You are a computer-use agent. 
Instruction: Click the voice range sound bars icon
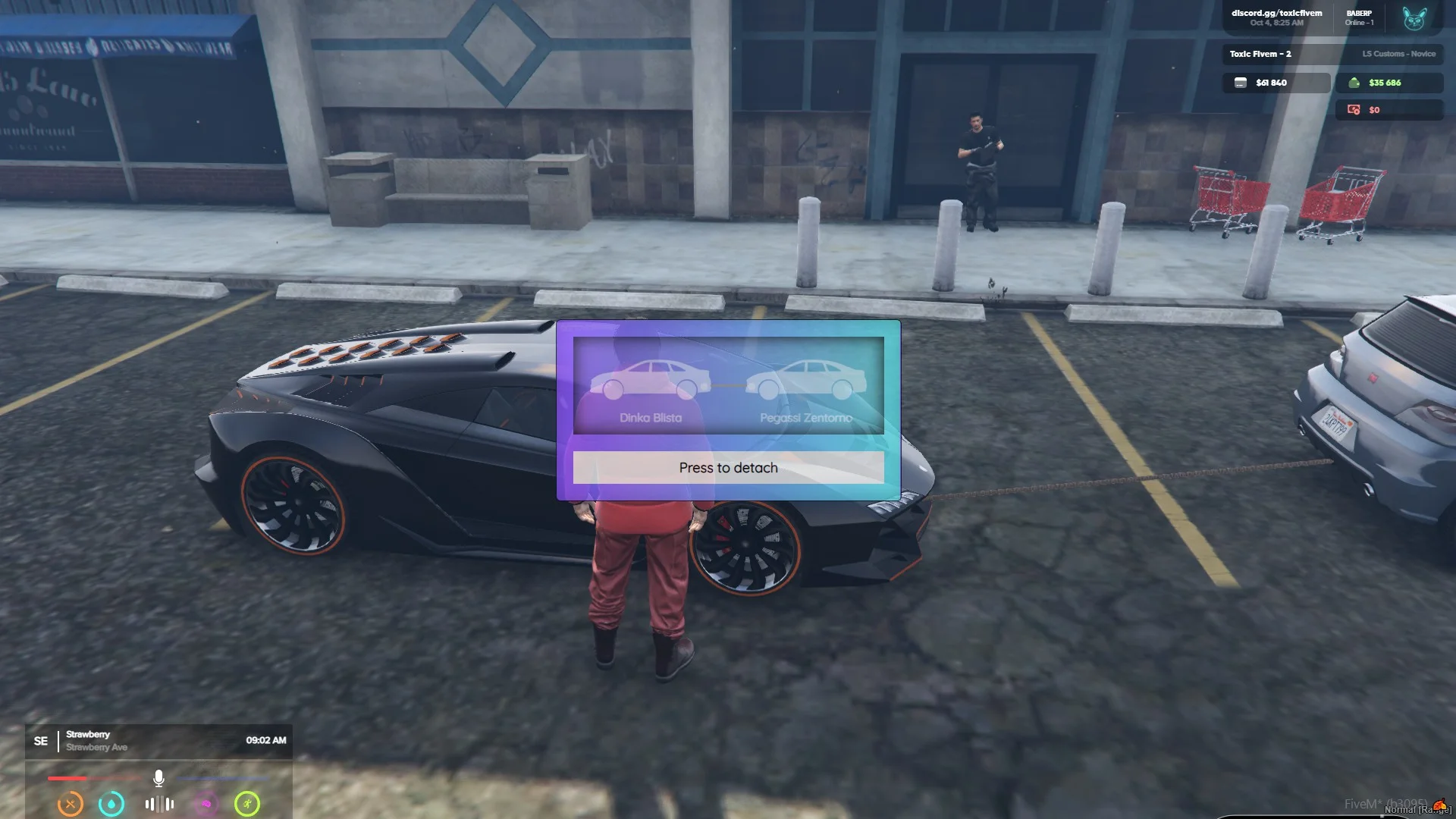159,804
